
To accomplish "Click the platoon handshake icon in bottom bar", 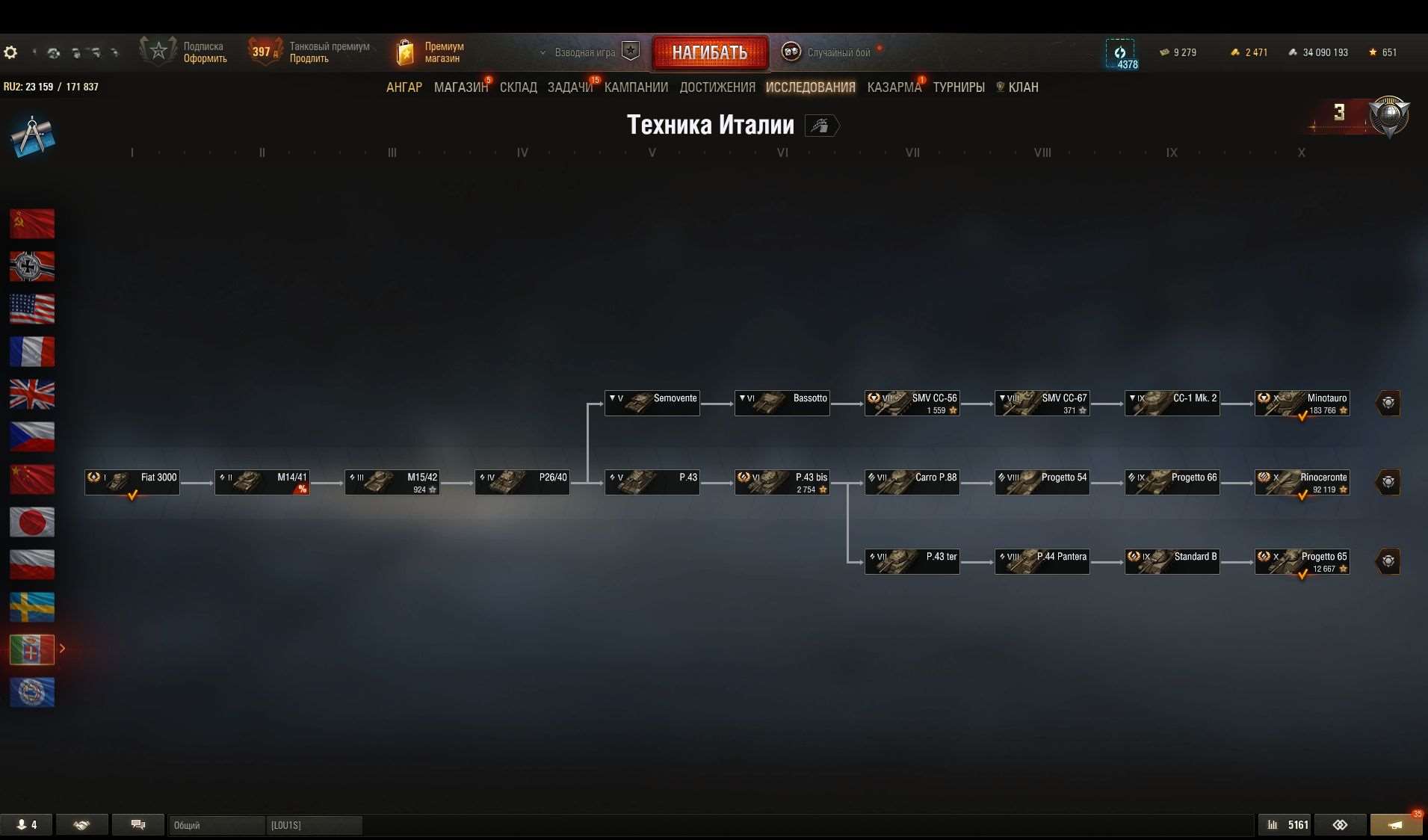I will click(x=81, y=824).
